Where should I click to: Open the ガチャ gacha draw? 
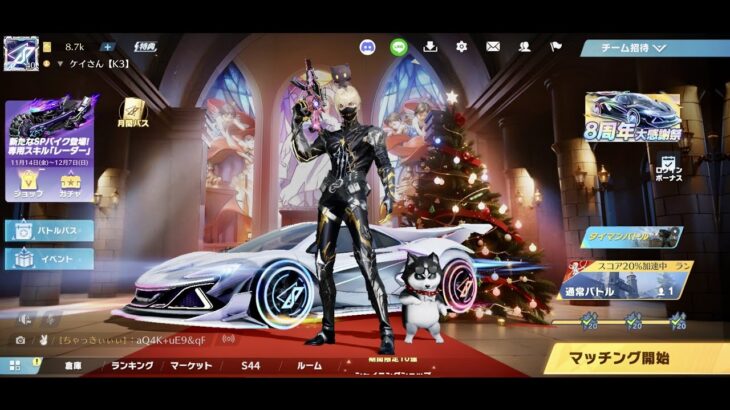coord(70,182)
